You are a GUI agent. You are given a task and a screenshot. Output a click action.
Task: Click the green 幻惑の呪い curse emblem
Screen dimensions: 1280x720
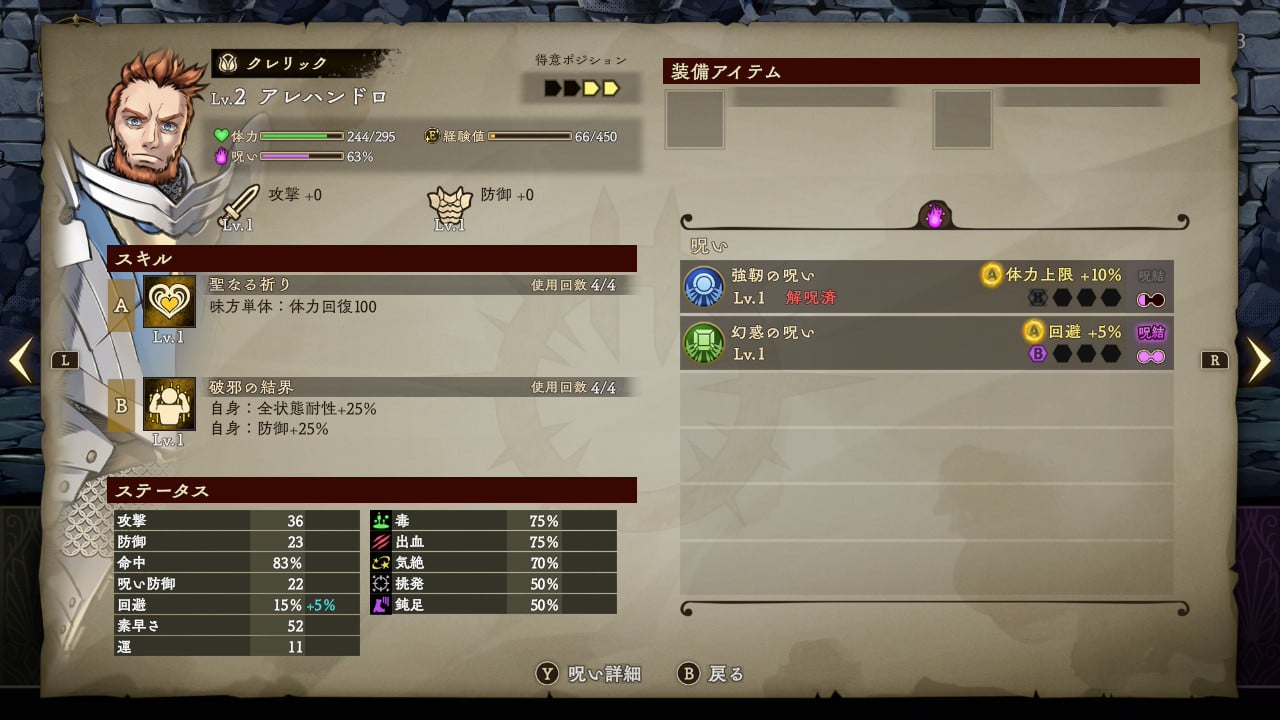[x=706, y=342]
